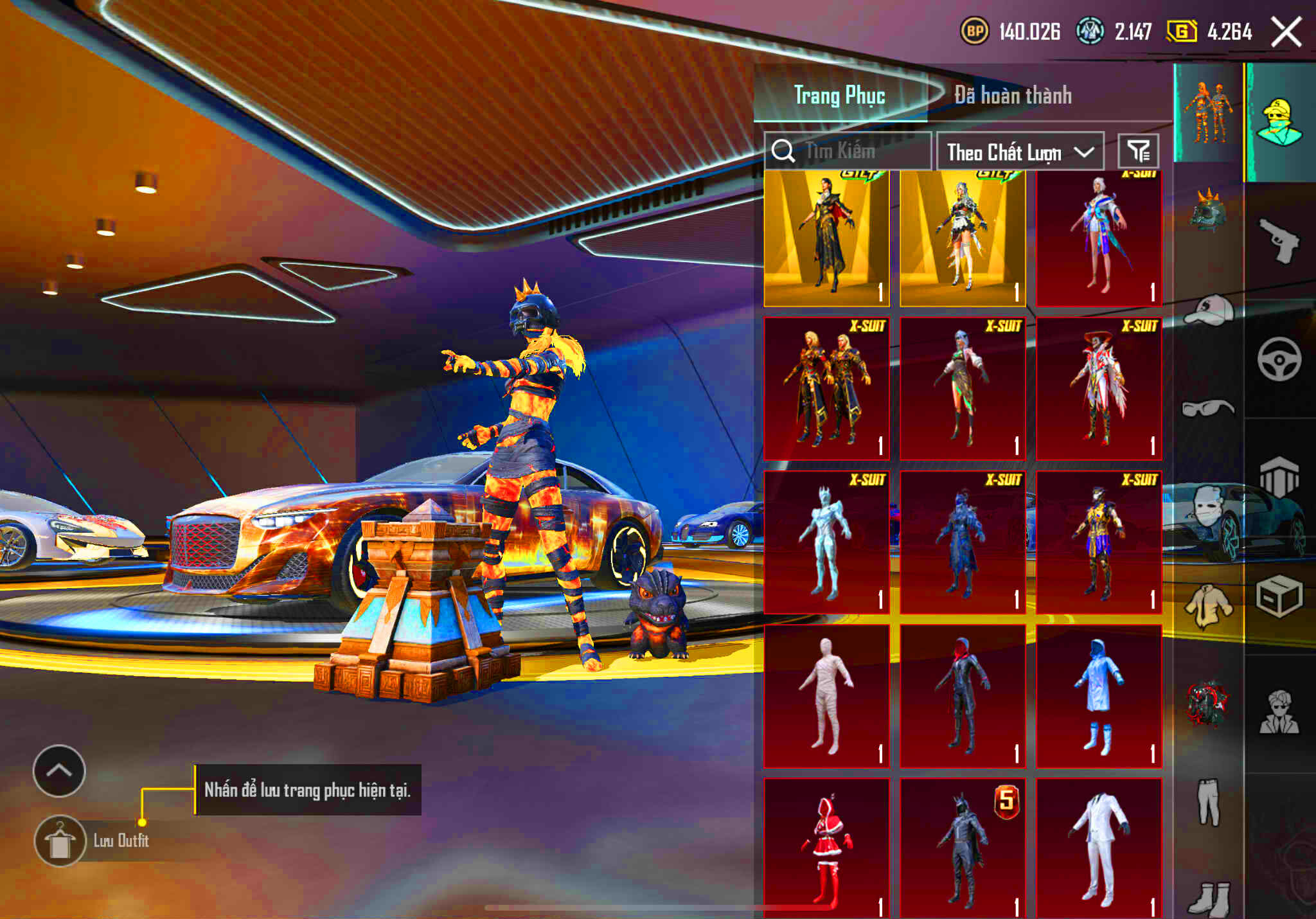
Task: Click the Tìm Kiếm search field
Action: pos(848,152)
